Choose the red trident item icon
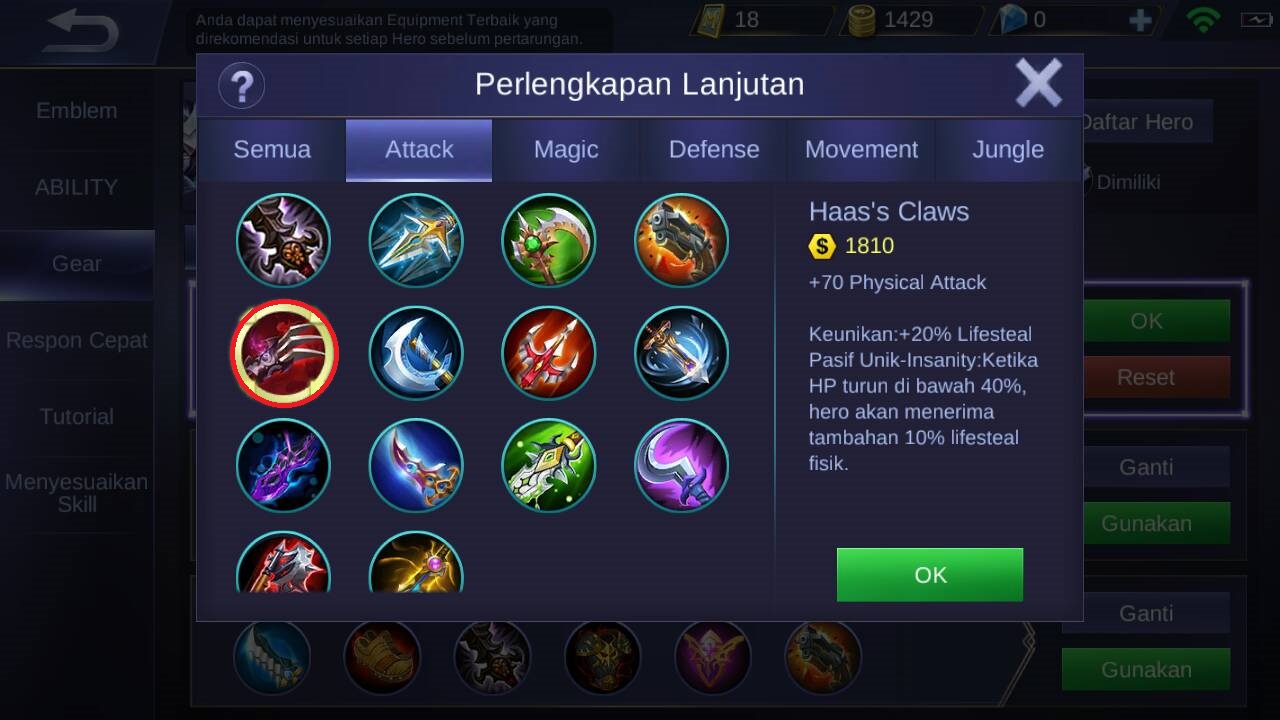This screenshot has height=720, width=1280. coord(549,353)
